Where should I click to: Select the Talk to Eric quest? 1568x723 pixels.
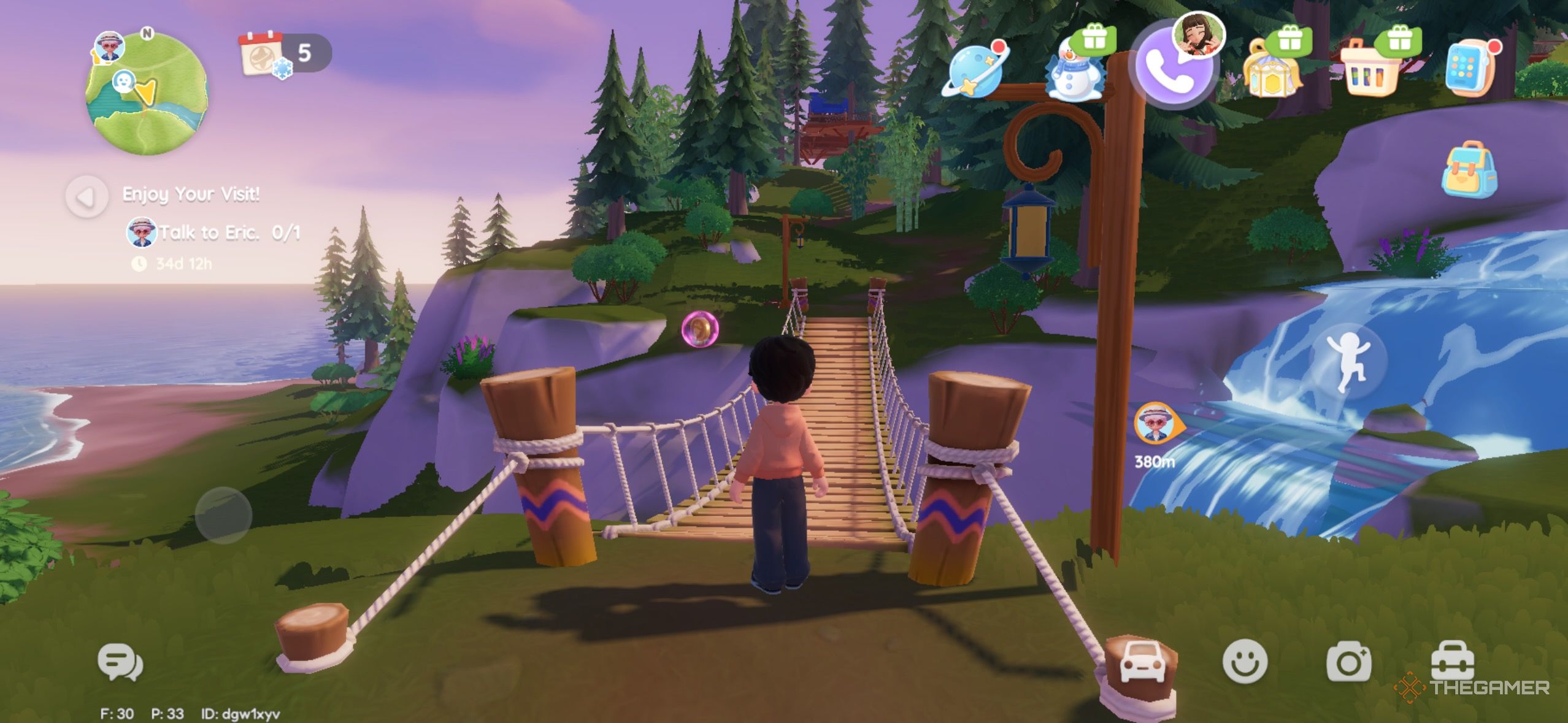212,232
